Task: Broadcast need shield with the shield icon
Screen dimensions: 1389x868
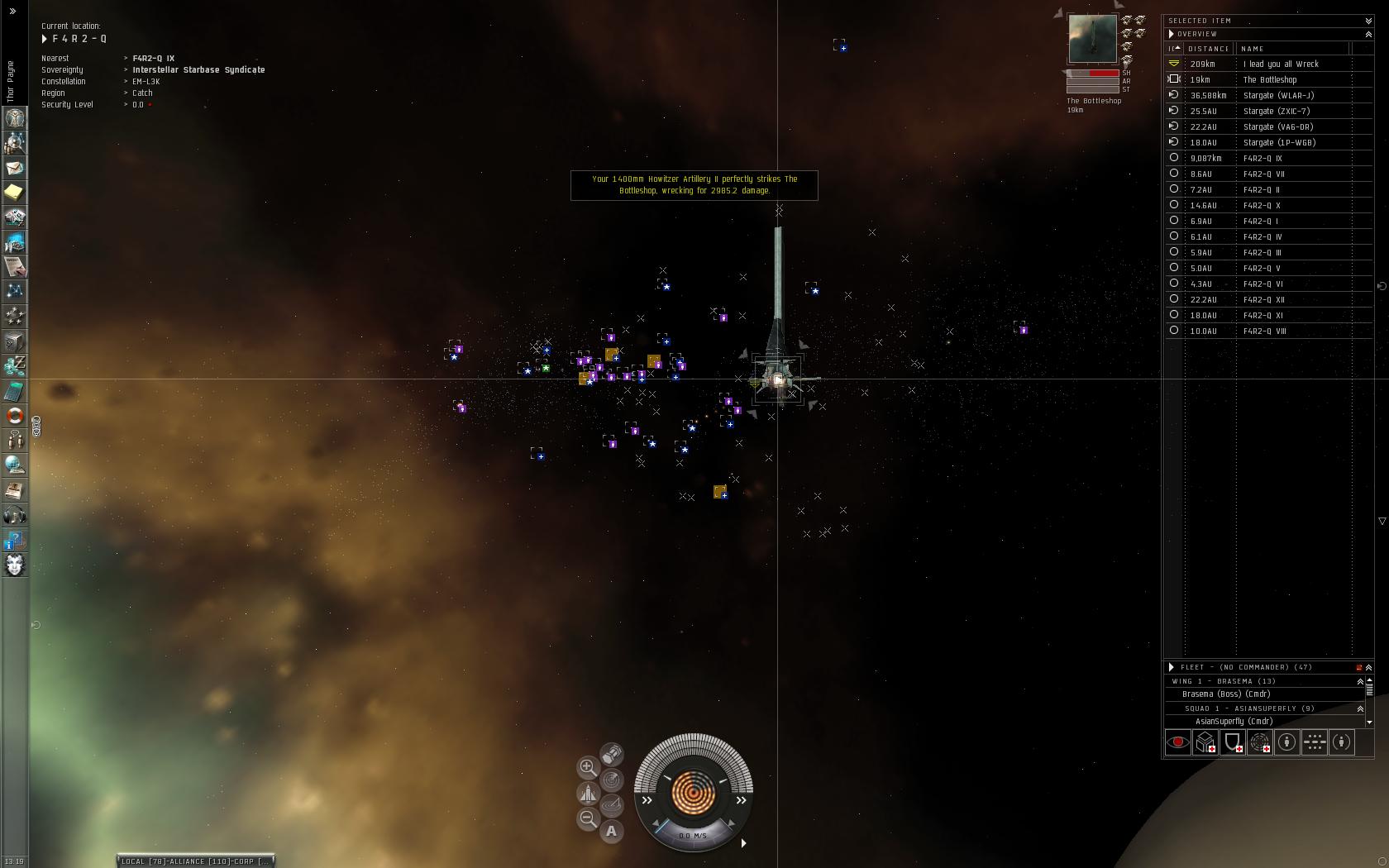Action: coord(1233,742)
